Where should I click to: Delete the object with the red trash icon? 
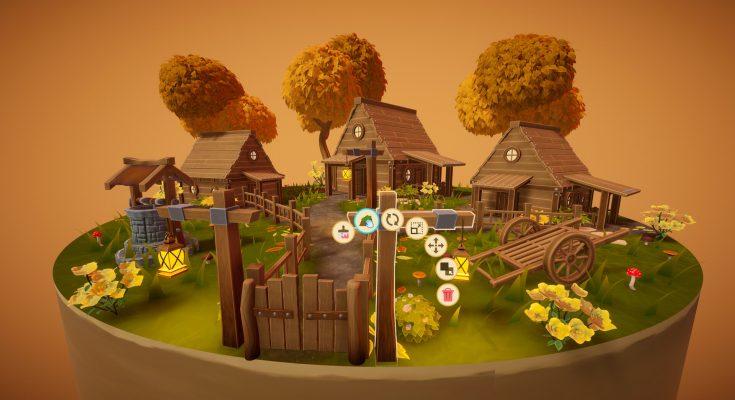448,294
